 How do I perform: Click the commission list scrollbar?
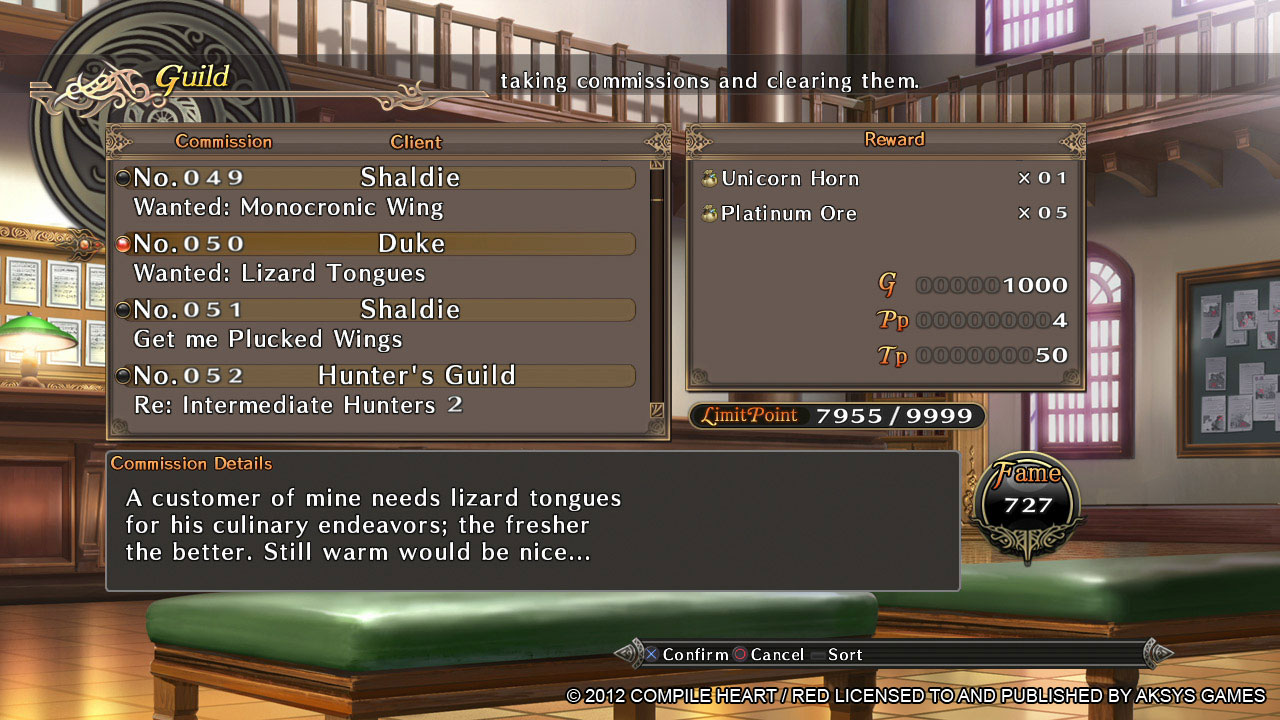pos(657,290)
